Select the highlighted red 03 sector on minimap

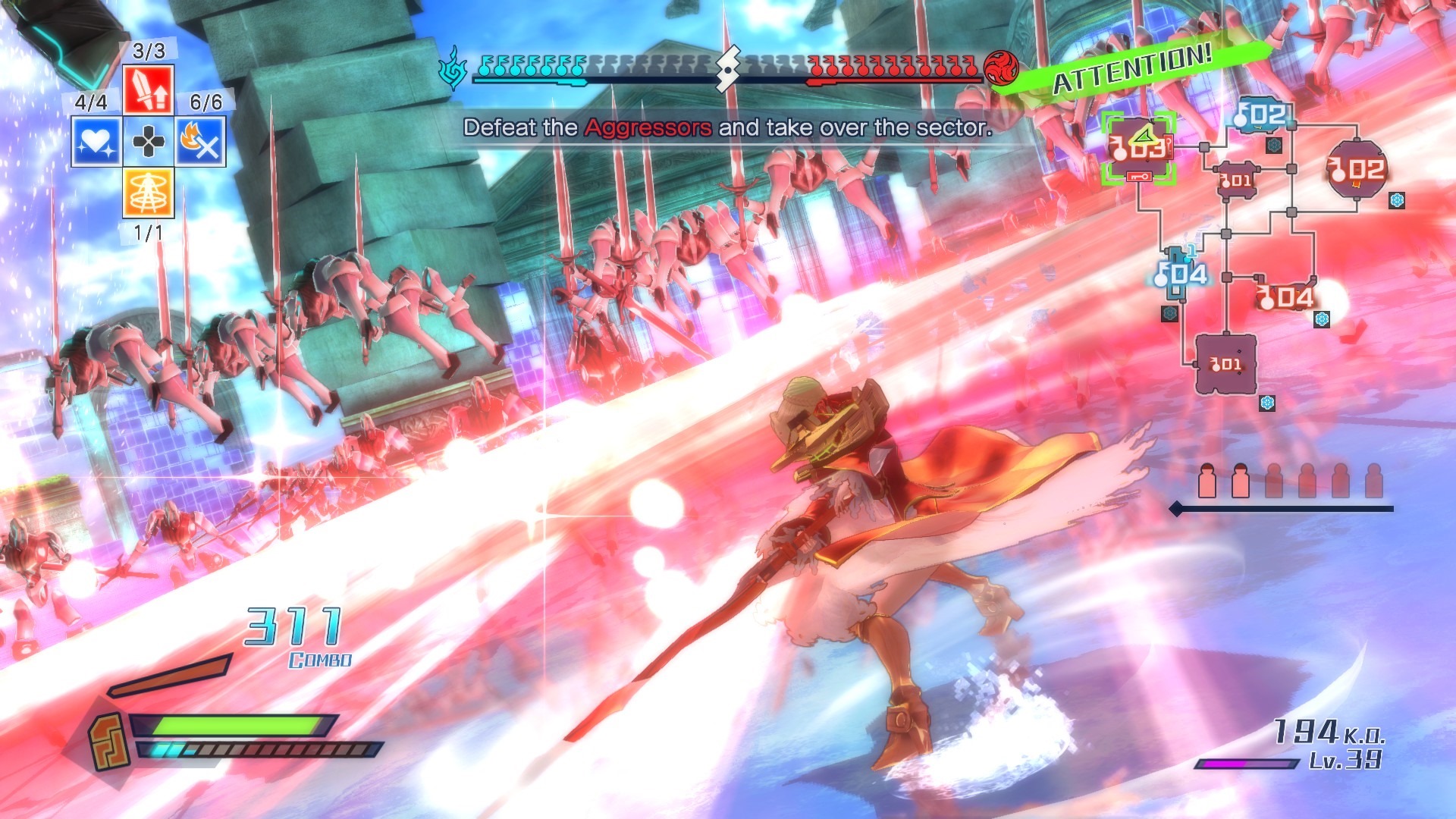click(1138, 148)
